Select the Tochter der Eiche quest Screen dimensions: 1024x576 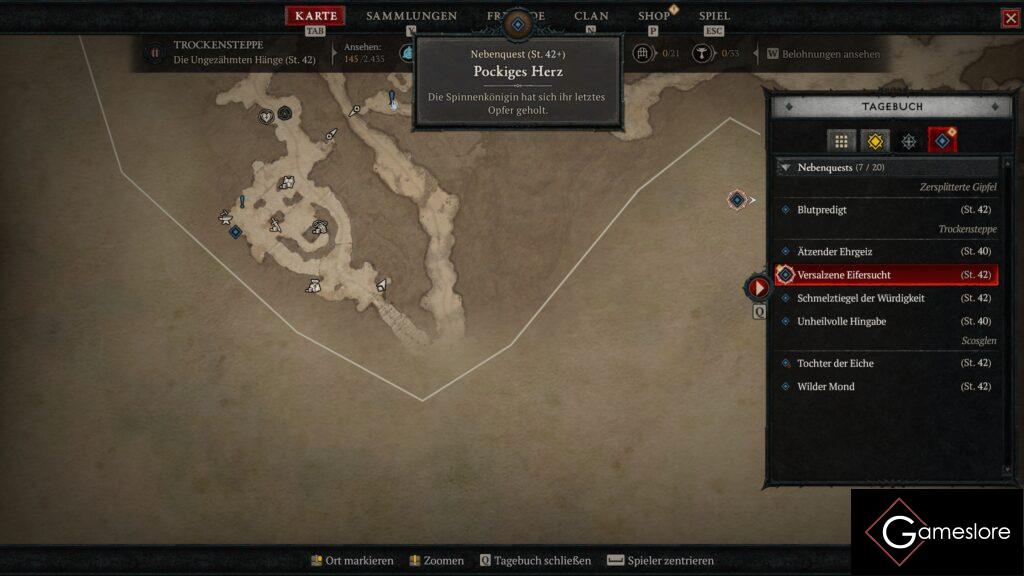pos(837,363)
